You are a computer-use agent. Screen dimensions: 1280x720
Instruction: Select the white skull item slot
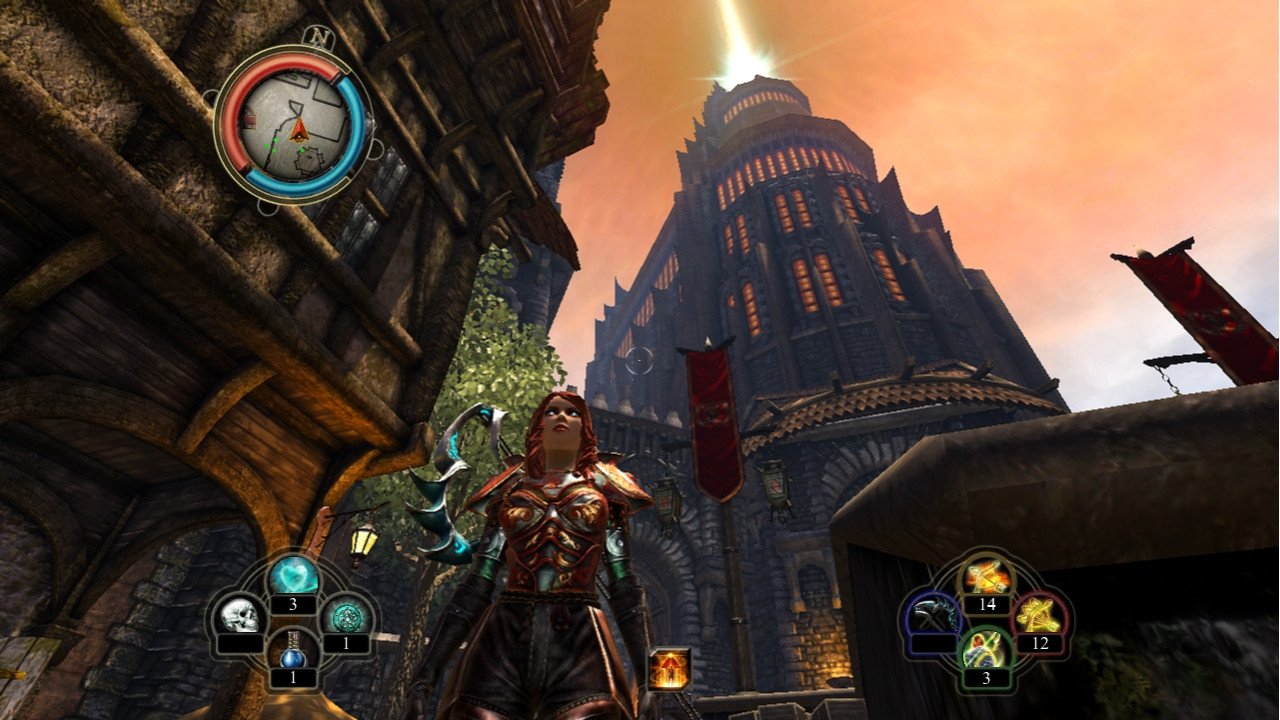[x=240, y=616]
